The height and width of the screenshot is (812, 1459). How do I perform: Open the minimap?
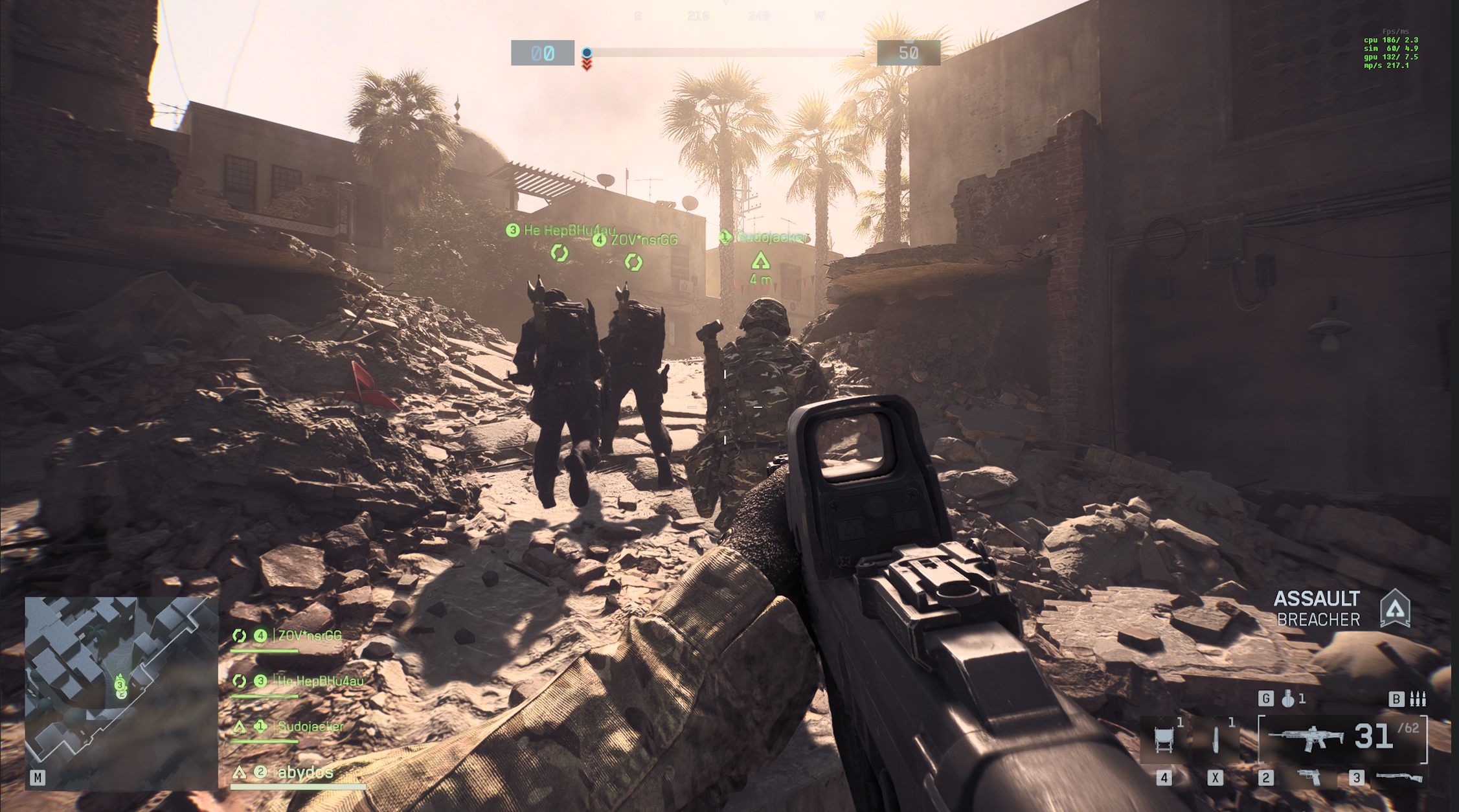pos(121,692)
